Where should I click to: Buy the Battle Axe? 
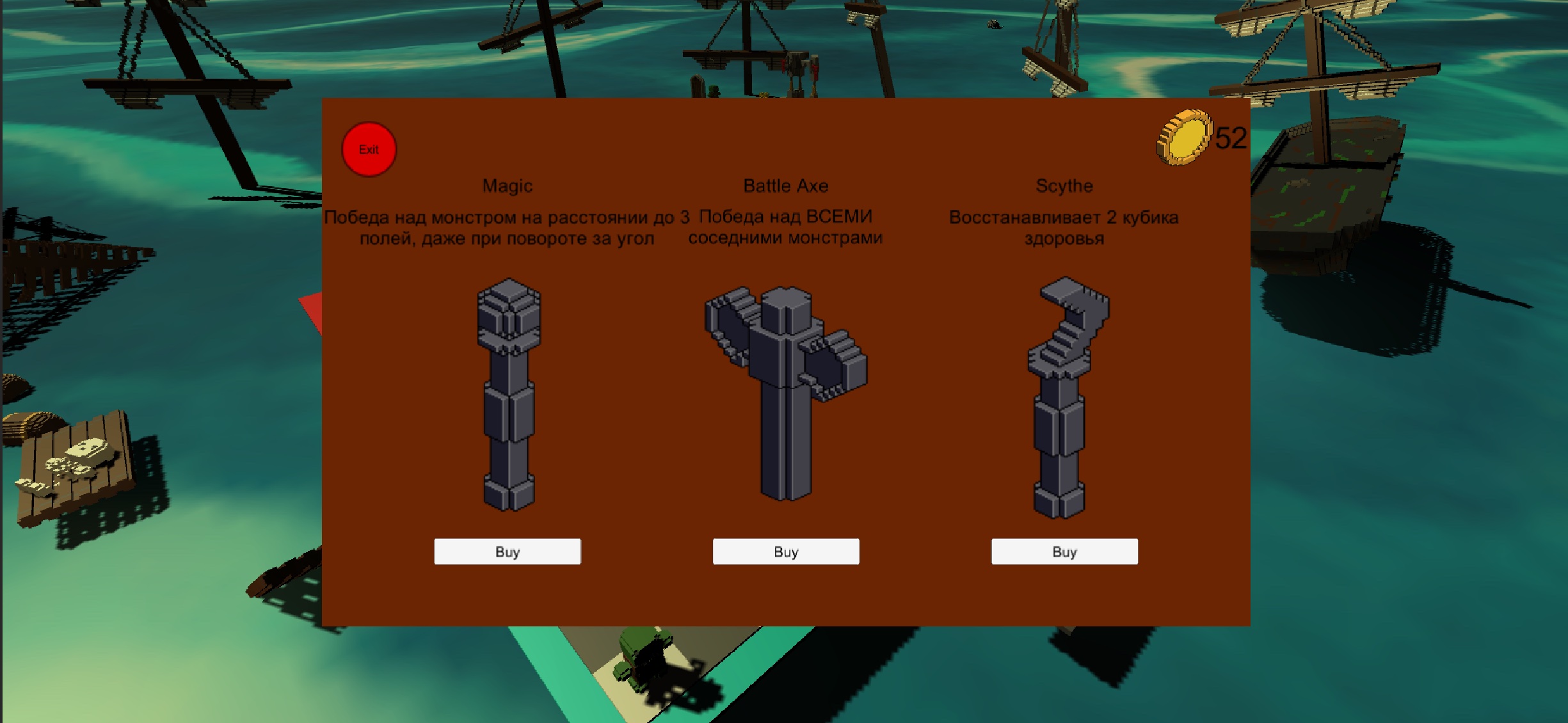[x=785, y=552]
